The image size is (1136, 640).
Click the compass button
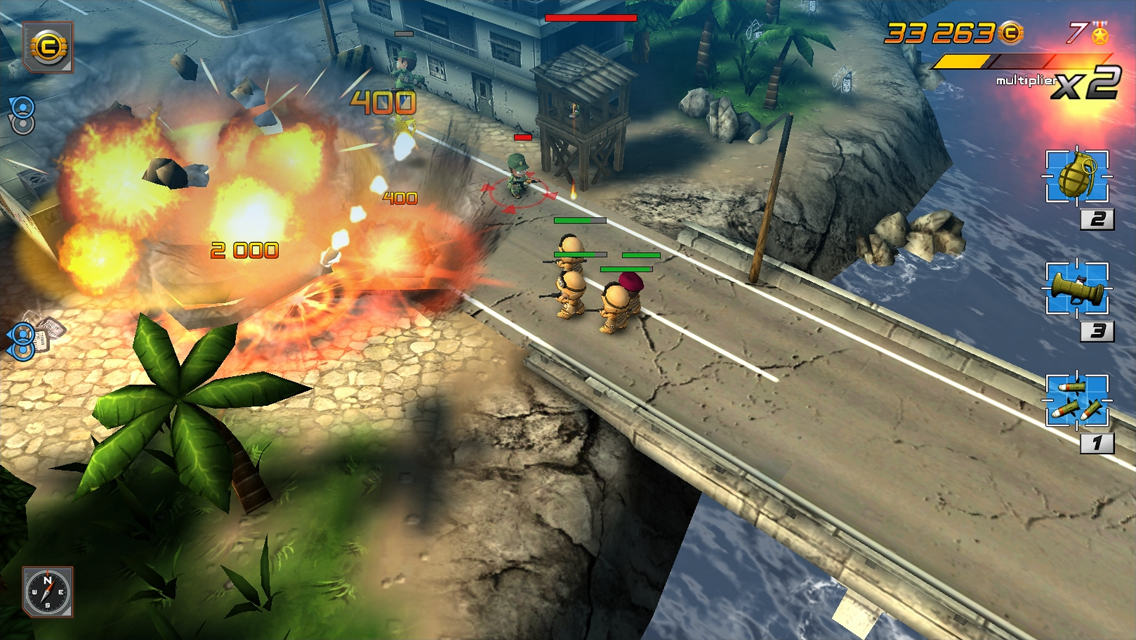47,591
